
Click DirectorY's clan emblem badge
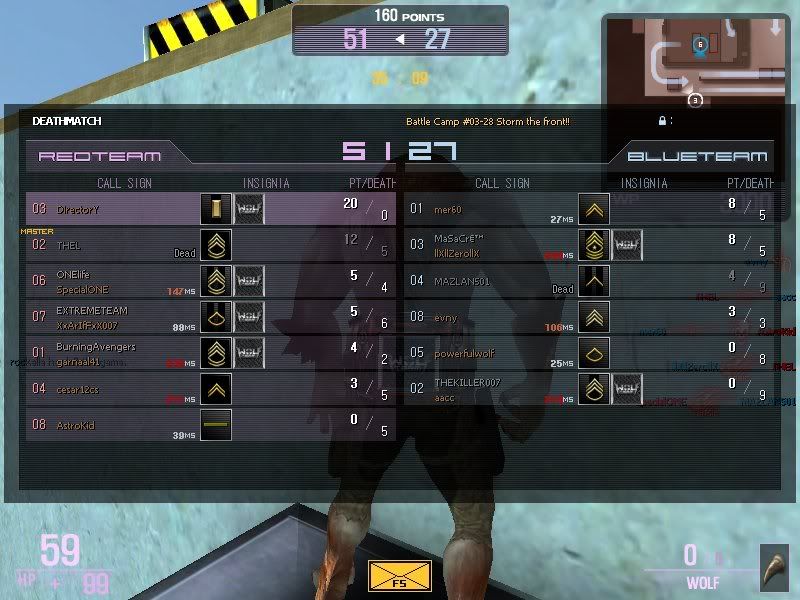249,209
